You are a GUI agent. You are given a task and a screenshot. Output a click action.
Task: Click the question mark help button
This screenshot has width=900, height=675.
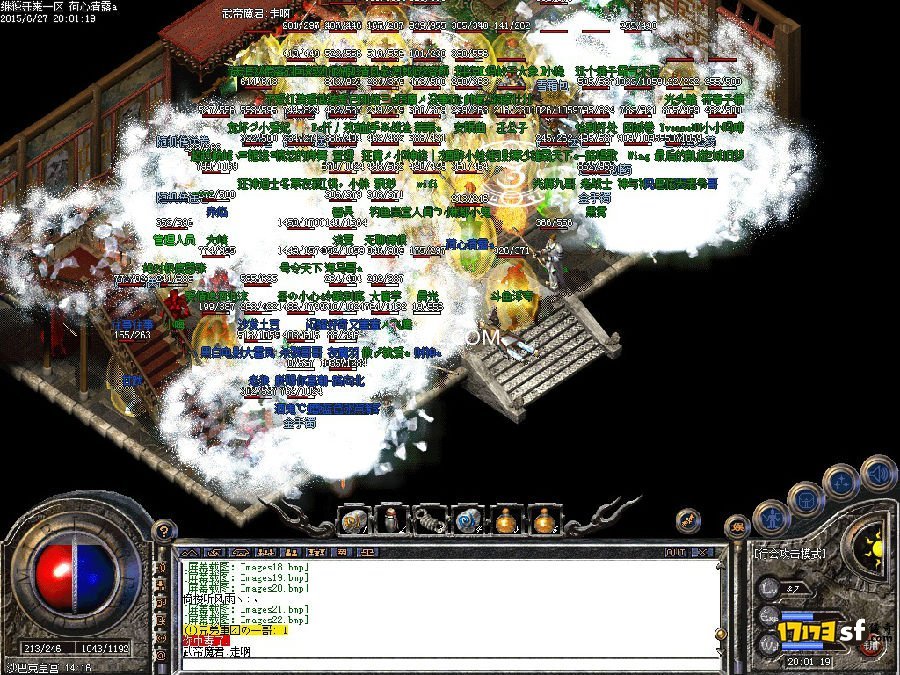[x=160, y=531]
